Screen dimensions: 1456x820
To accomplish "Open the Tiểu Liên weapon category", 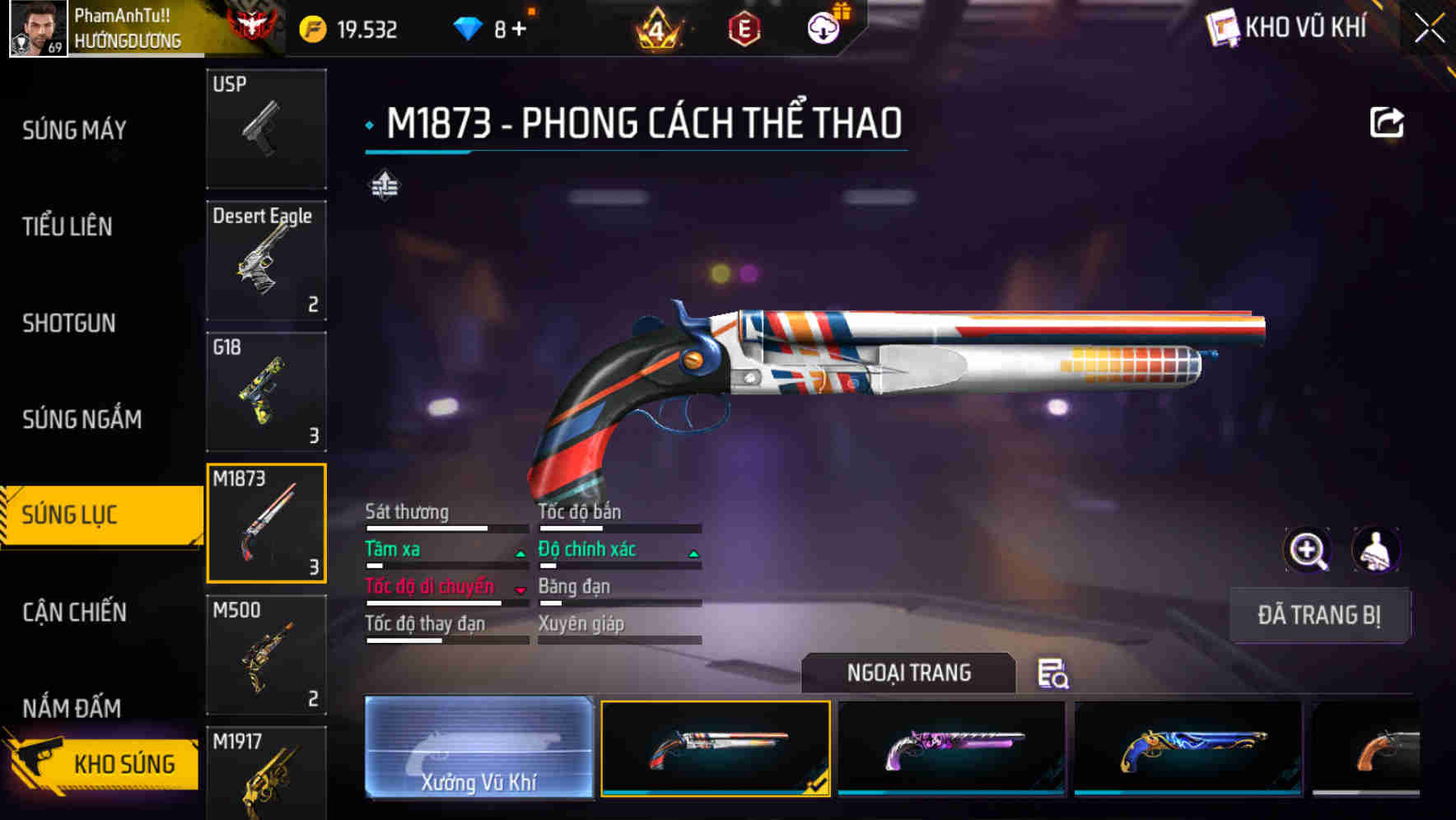I will [x=68, y=226].
